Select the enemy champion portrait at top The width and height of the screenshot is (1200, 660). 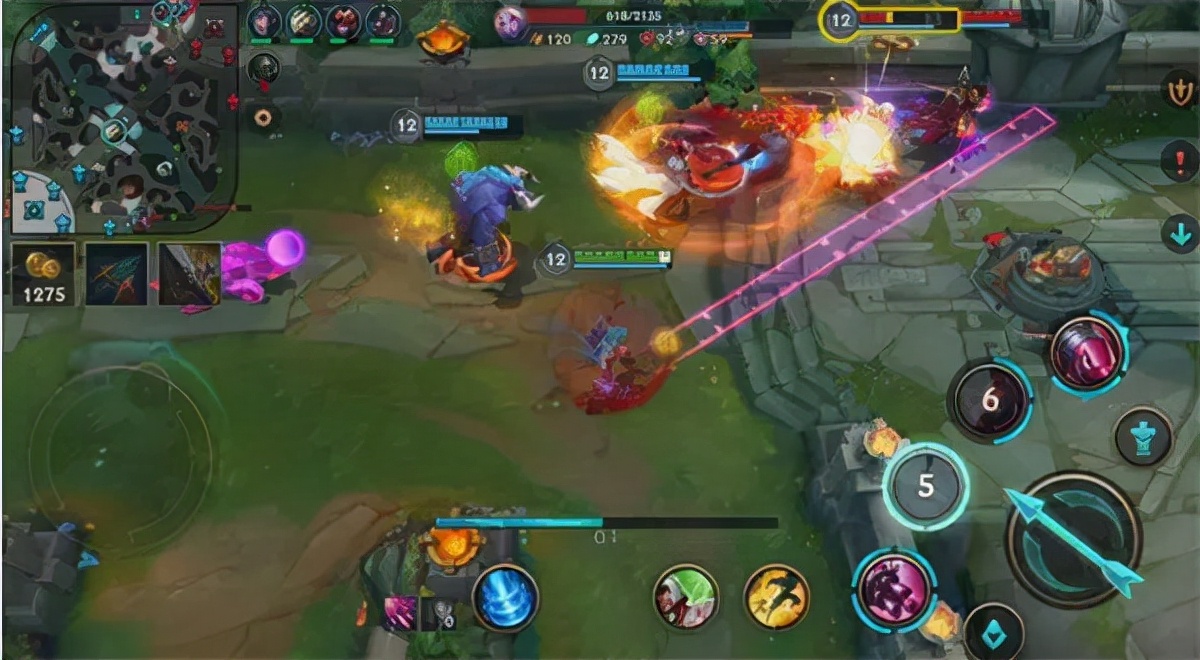pos(511,22)
